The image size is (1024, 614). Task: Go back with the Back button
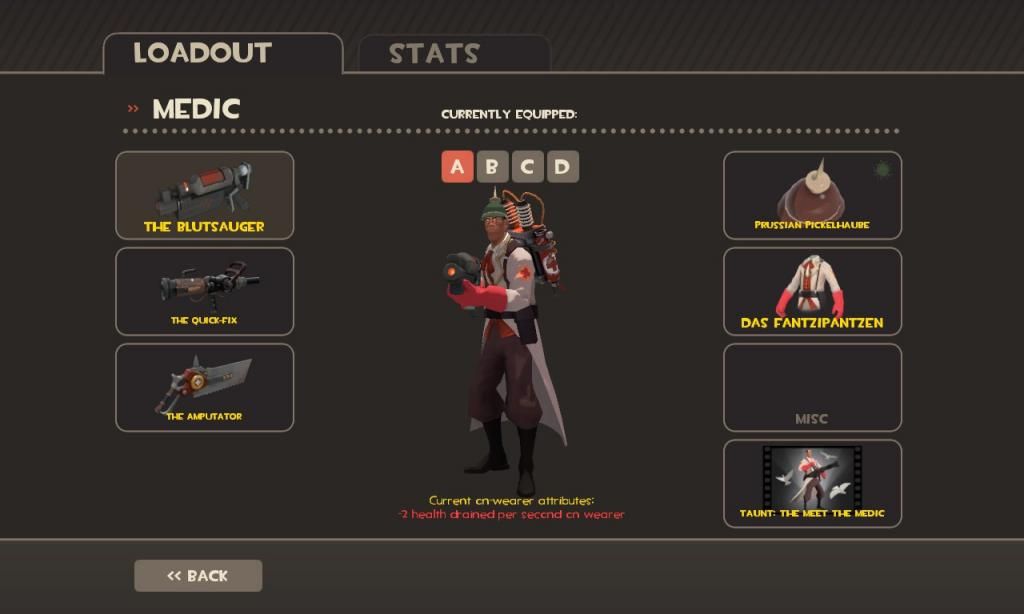tap(198, 576)
